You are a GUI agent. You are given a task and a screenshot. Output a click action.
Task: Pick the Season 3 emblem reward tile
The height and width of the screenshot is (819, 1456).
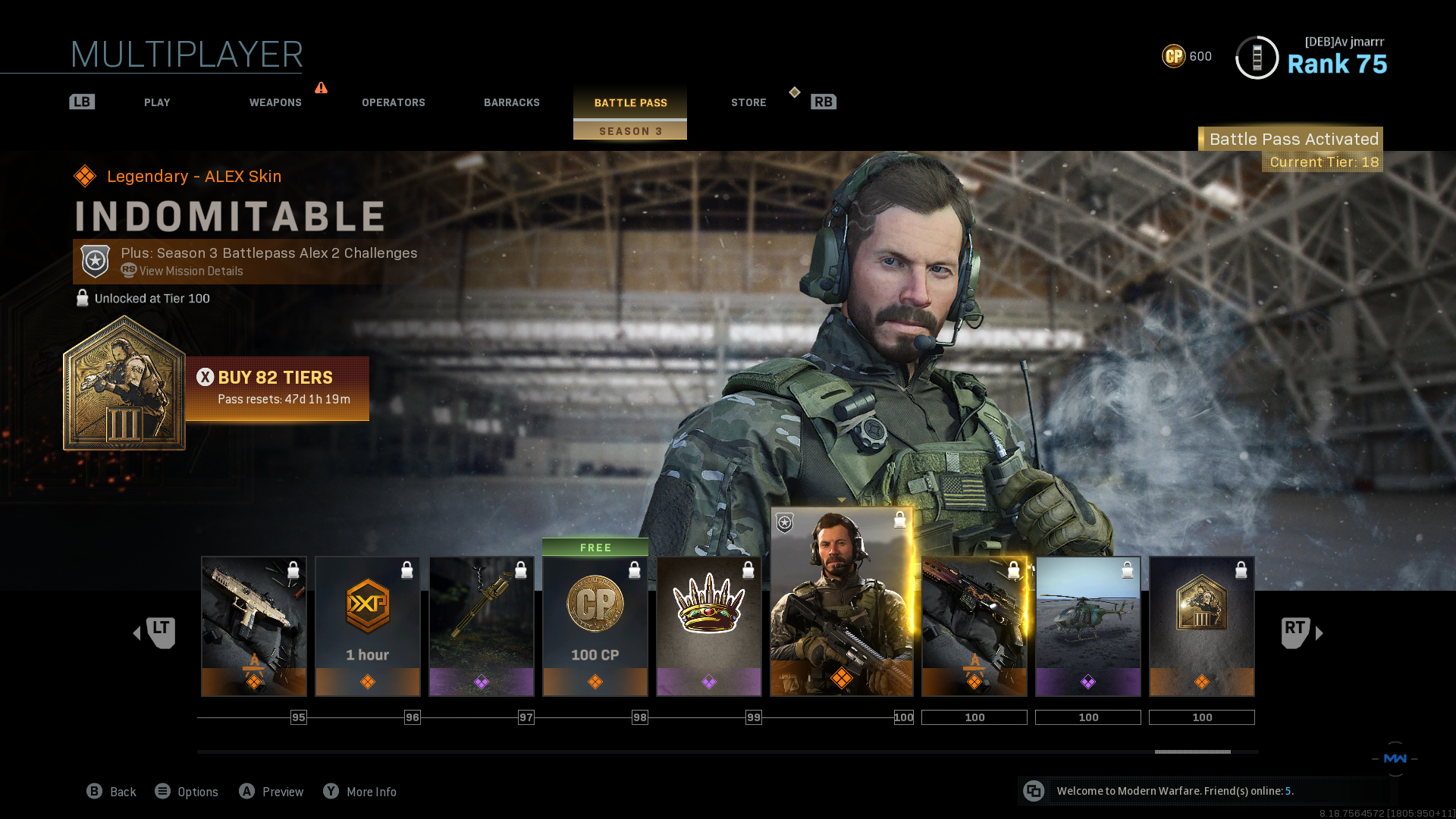click(1202, 626)
